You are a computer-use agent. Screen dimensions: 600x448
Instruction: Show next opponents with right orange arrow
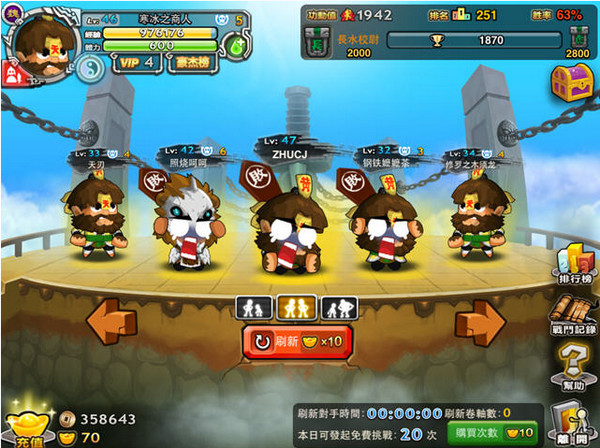pos(480,323)
